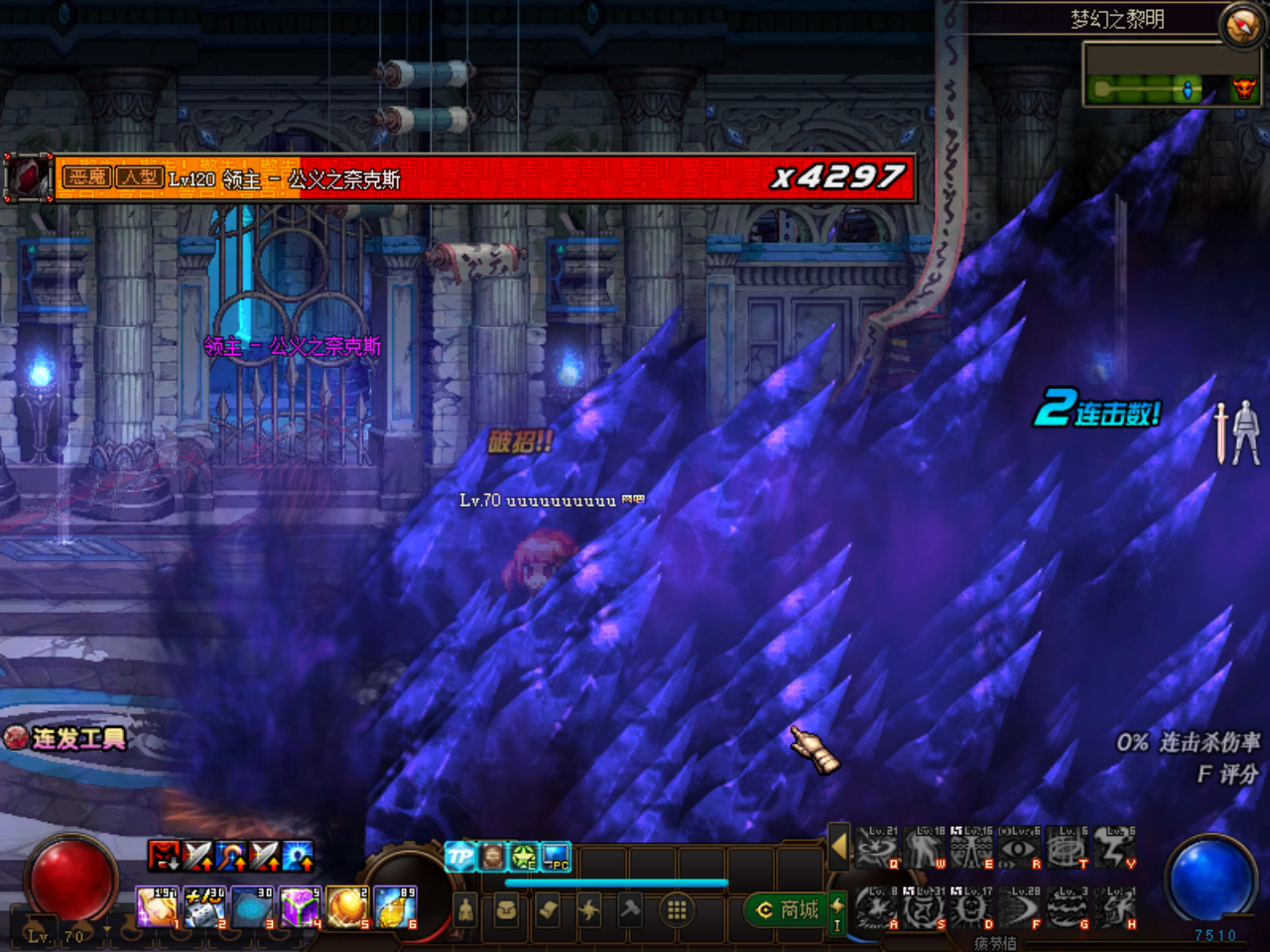The width and height of the screenshot is (1270, 952).
Task: Activate the skull skill bound to D
Action: click(971, 908)
